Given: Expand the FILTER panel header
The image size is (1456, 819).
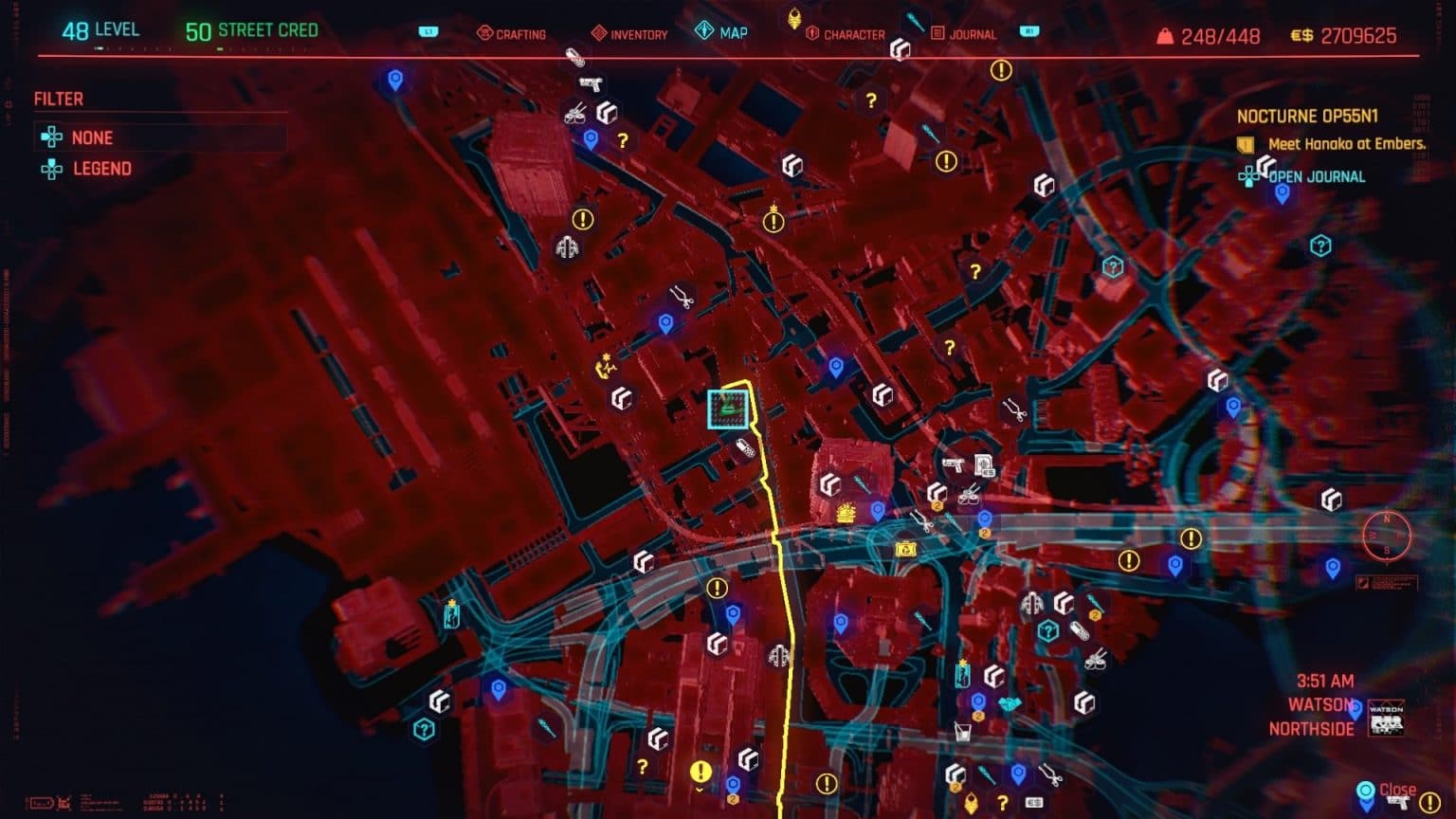Looking at the screenshot, I should pos(59,99).
